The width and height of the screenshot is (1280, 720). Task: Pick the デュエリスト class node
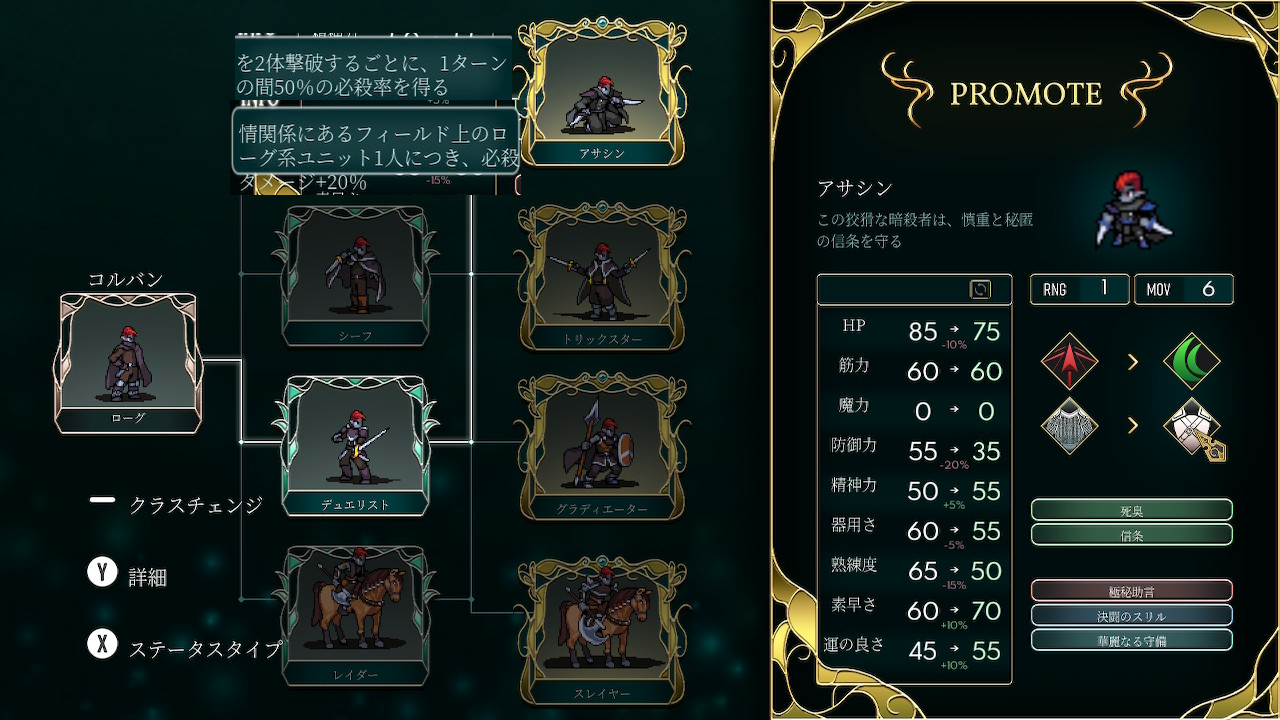tap(355, 445)
